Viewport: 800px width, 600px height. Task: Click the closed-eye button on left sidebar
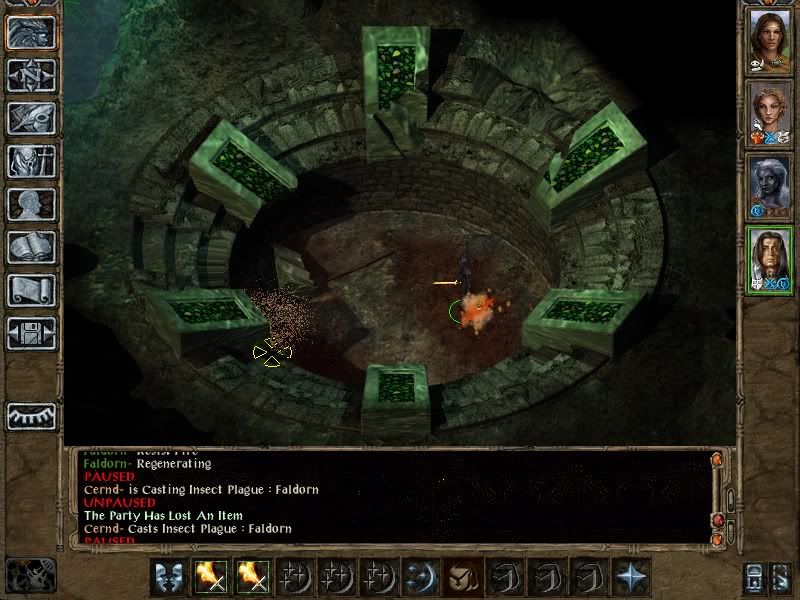click(x=30, y=416)
